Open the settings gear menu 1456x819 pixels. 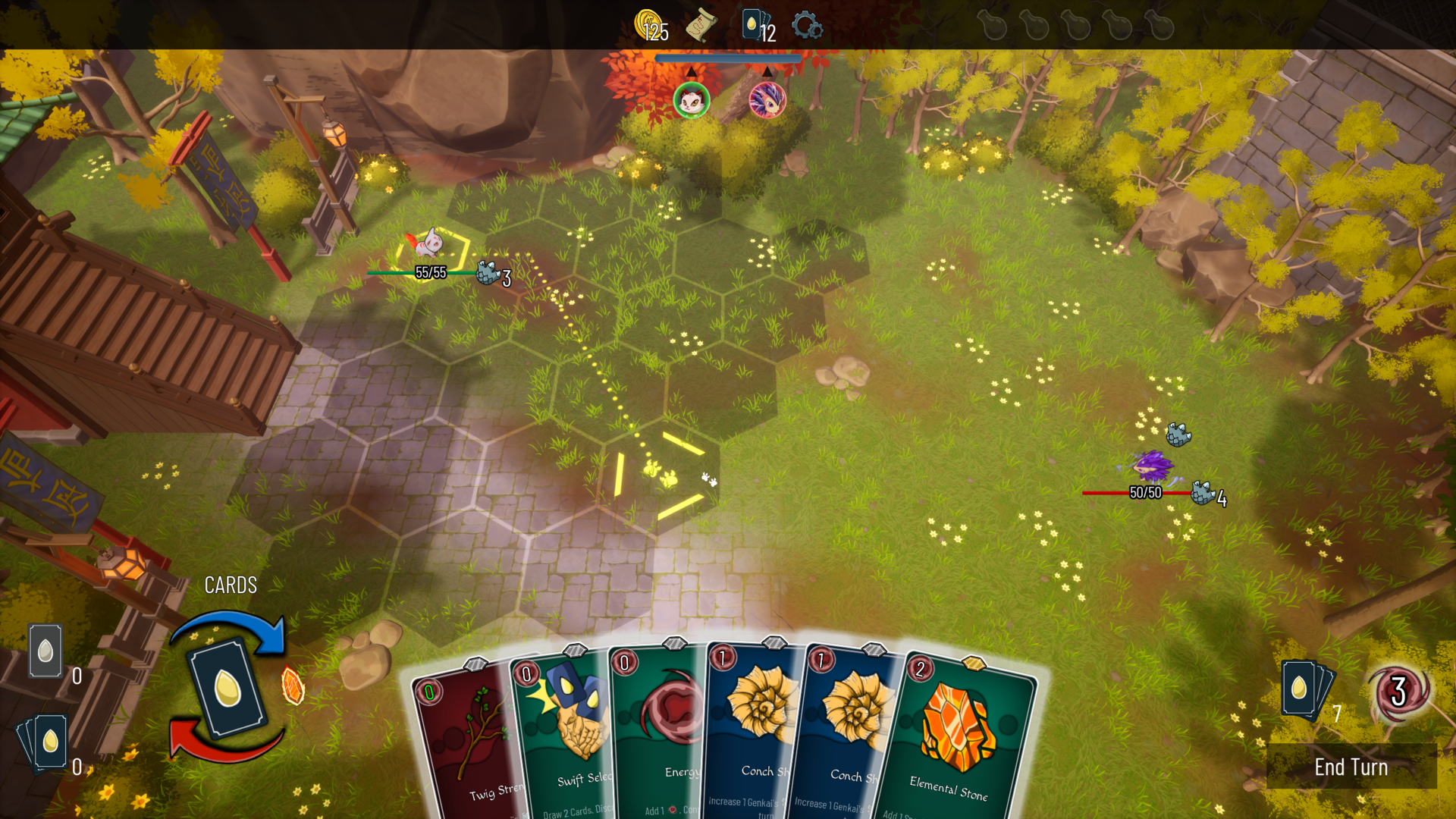tap(808, 25)
